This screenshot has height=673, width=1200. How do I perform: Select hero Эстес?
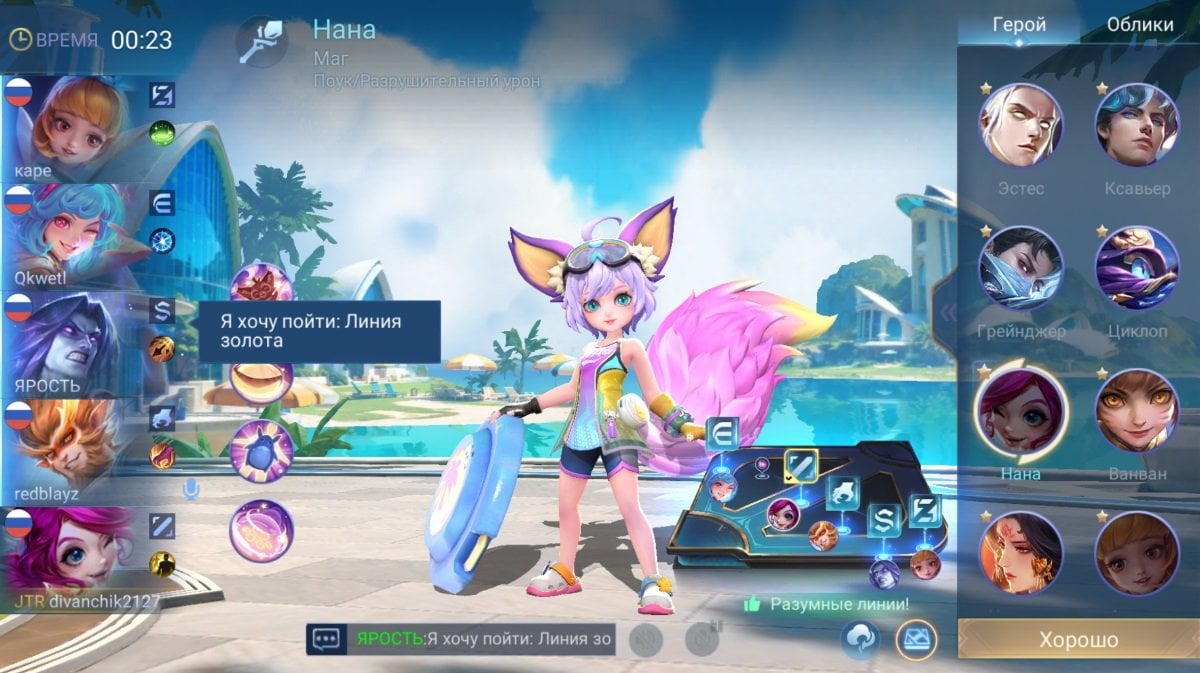coord(1020,125)
